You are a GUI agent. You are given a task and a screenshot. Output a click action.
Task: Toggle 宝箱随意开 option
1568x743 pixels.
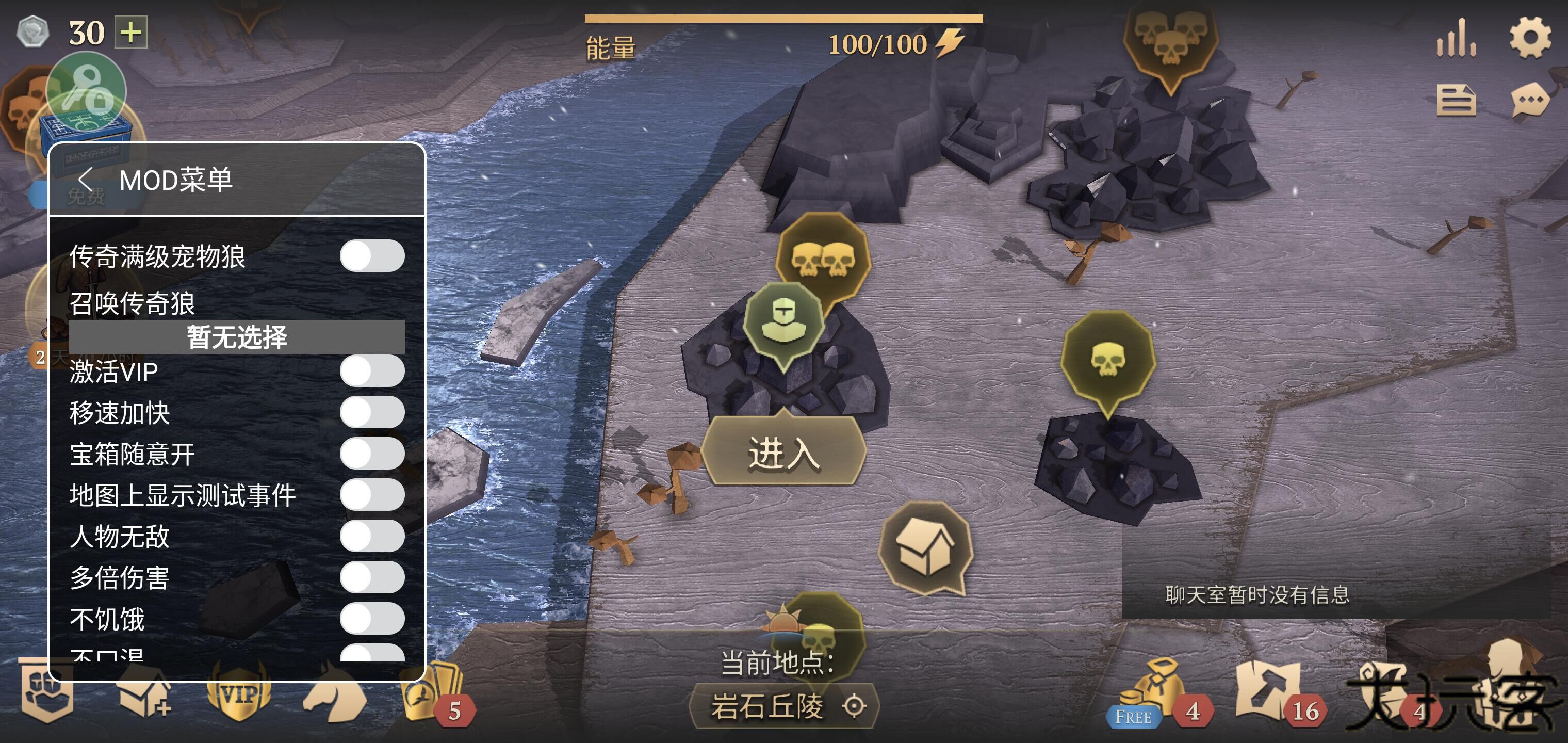(372, 454)
